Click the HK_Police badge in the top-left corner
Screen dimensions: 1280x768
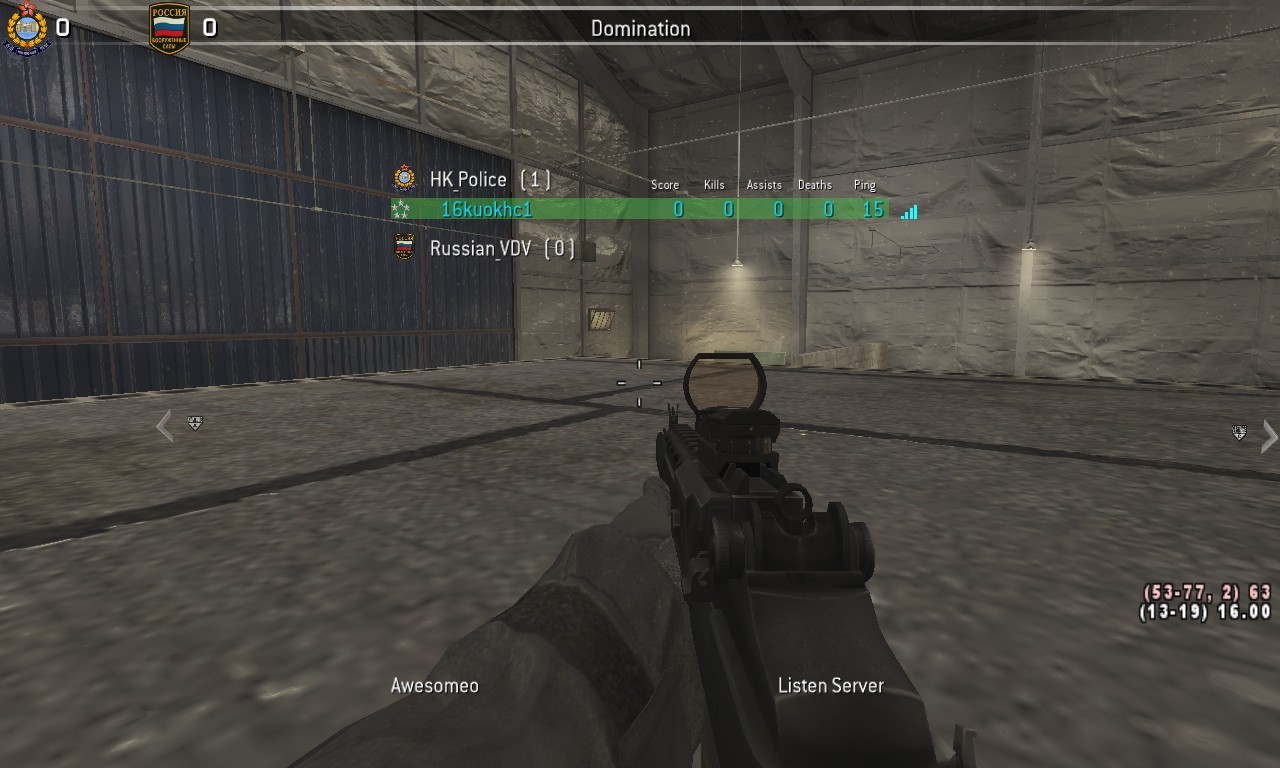pyautogui.click(x=26, y=27)
